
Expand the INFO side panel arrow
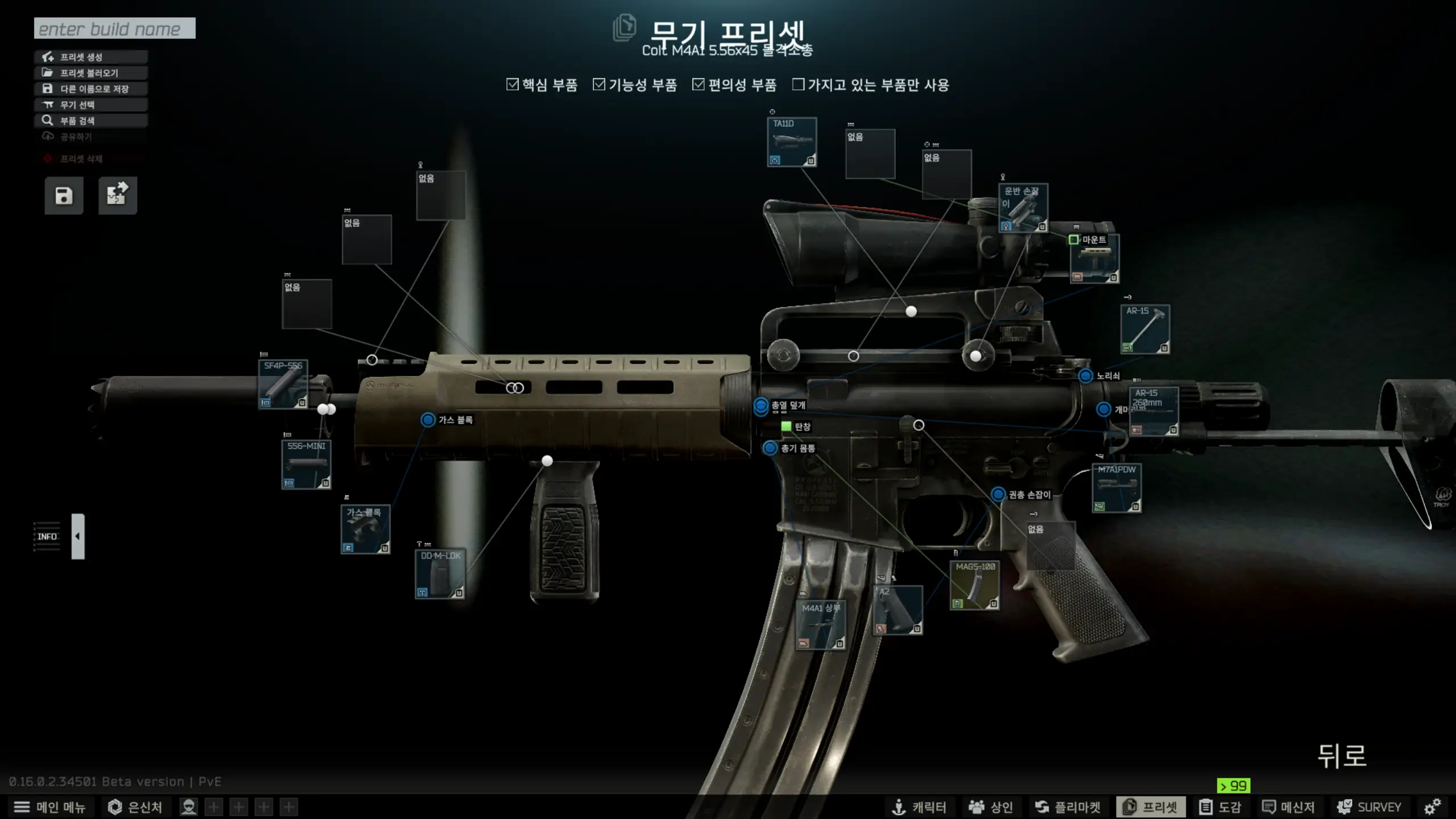click(78, 536)
